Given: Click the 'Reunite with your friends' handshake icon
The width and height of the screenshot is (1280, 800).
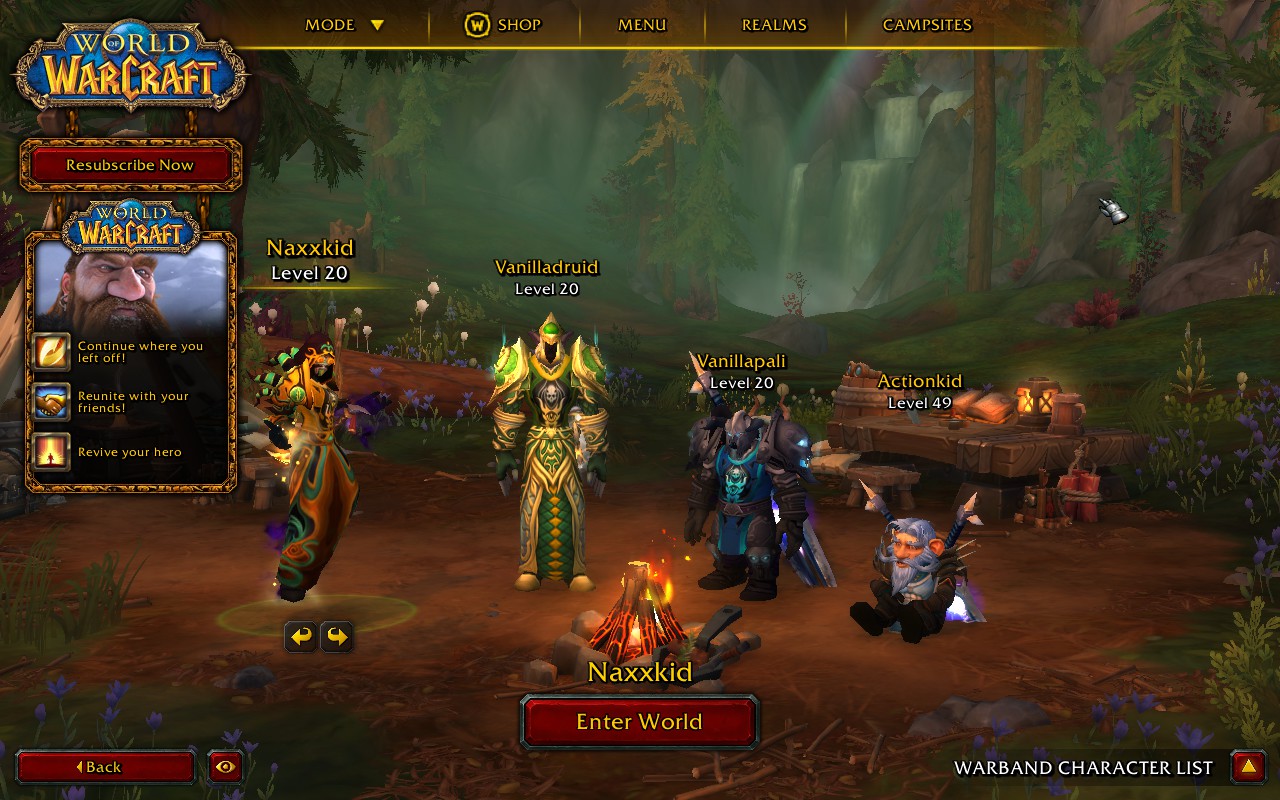Looking at the screenshot, I should tap(51, 402).
